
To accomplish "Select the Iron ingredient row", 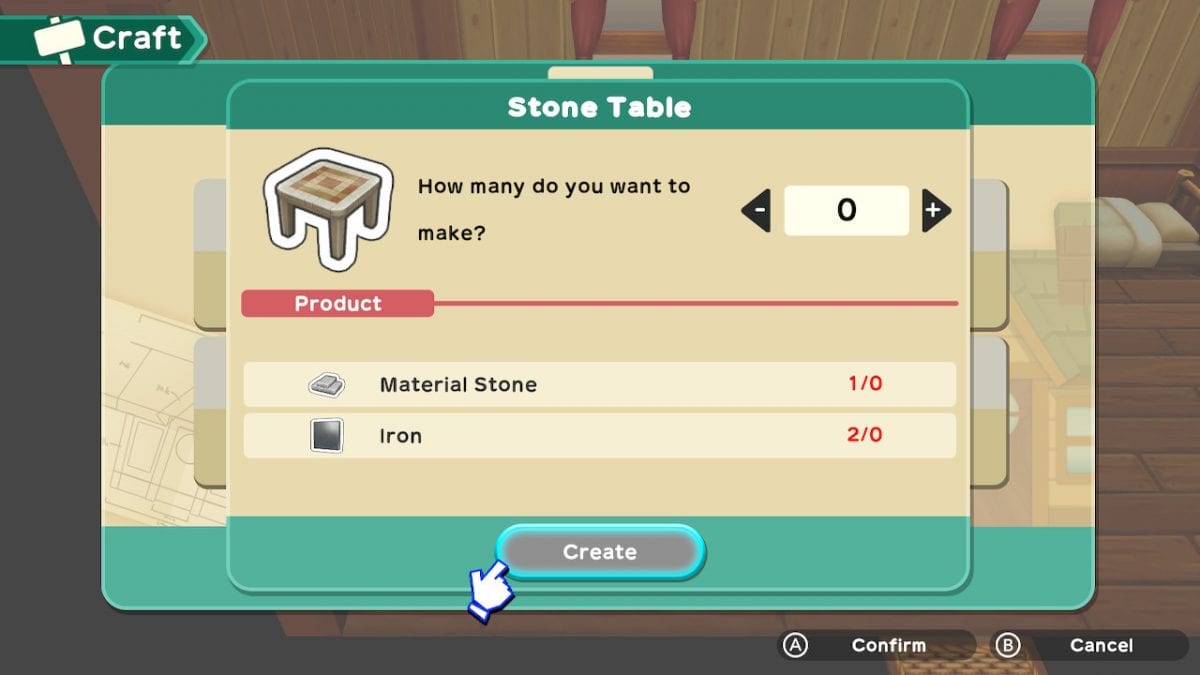I will coord(599,436).
